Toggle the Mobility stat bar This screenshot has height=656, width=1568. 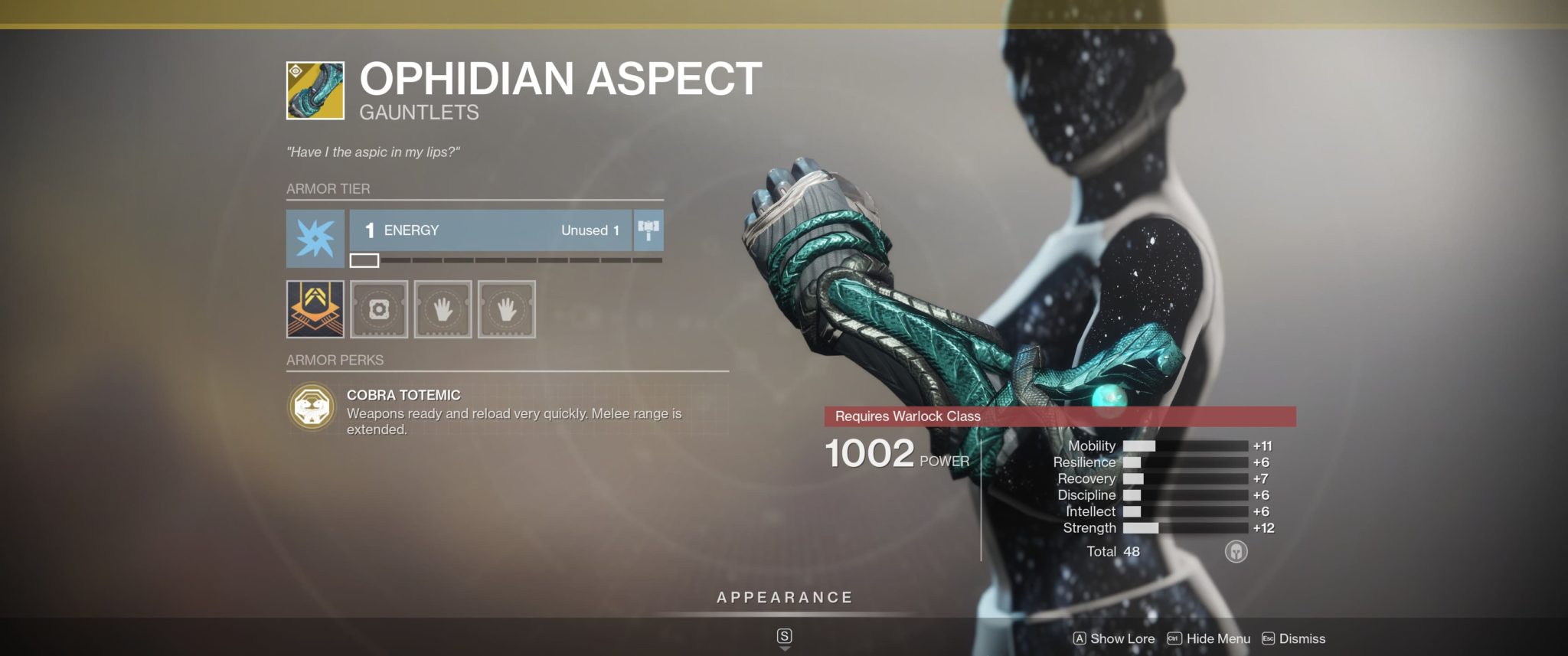pos(1187,445)
